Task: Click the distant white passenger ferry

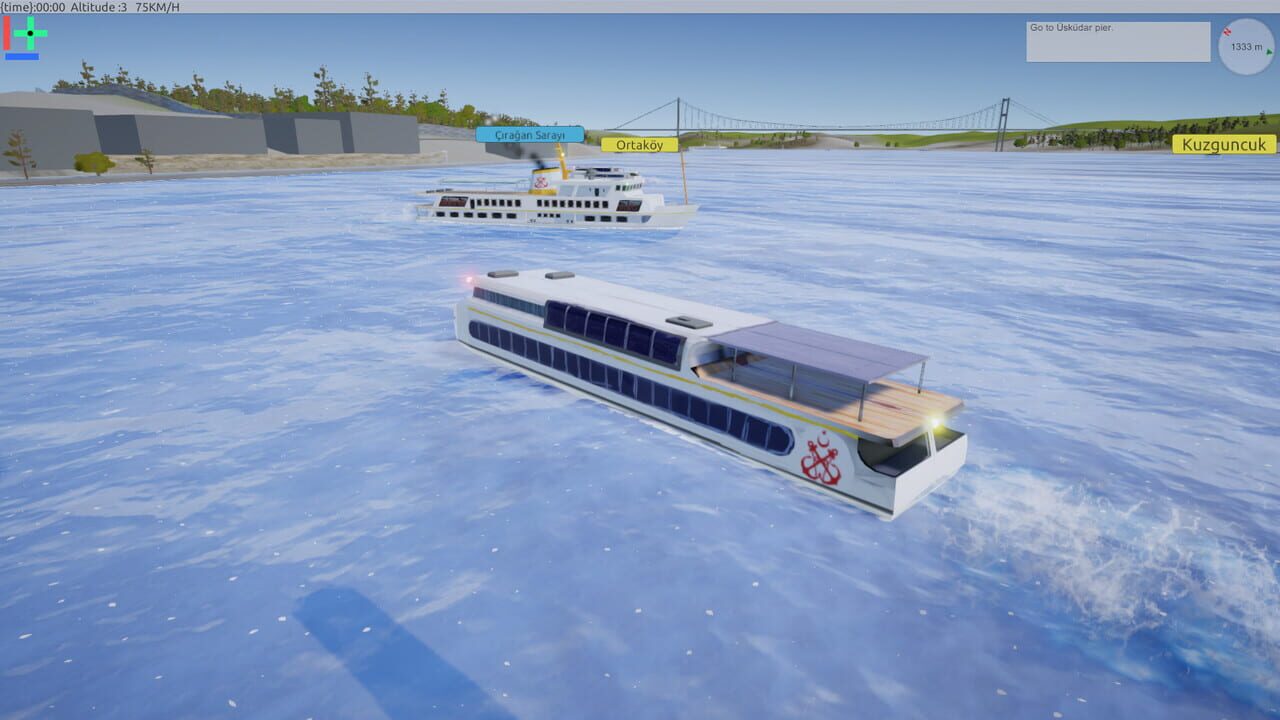Action: 555,200
